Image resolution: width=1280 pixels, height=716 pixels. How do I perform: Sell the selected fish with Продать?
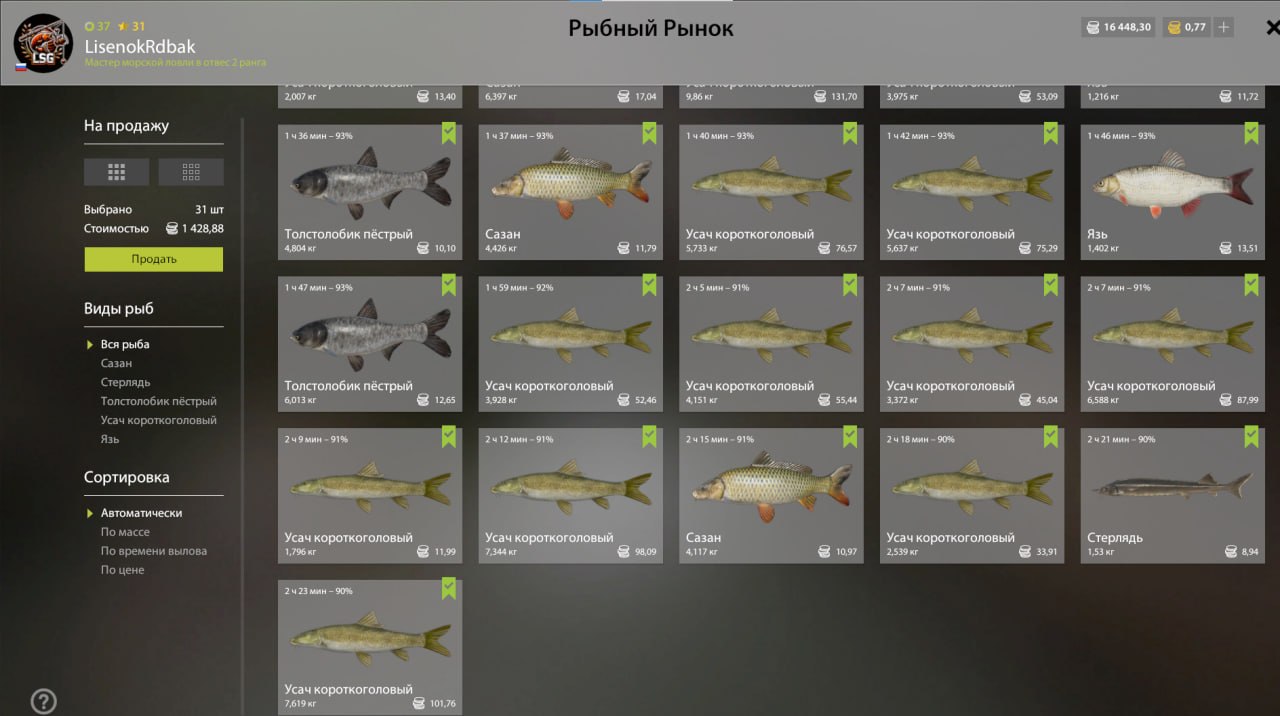click(x=153, y=259)
